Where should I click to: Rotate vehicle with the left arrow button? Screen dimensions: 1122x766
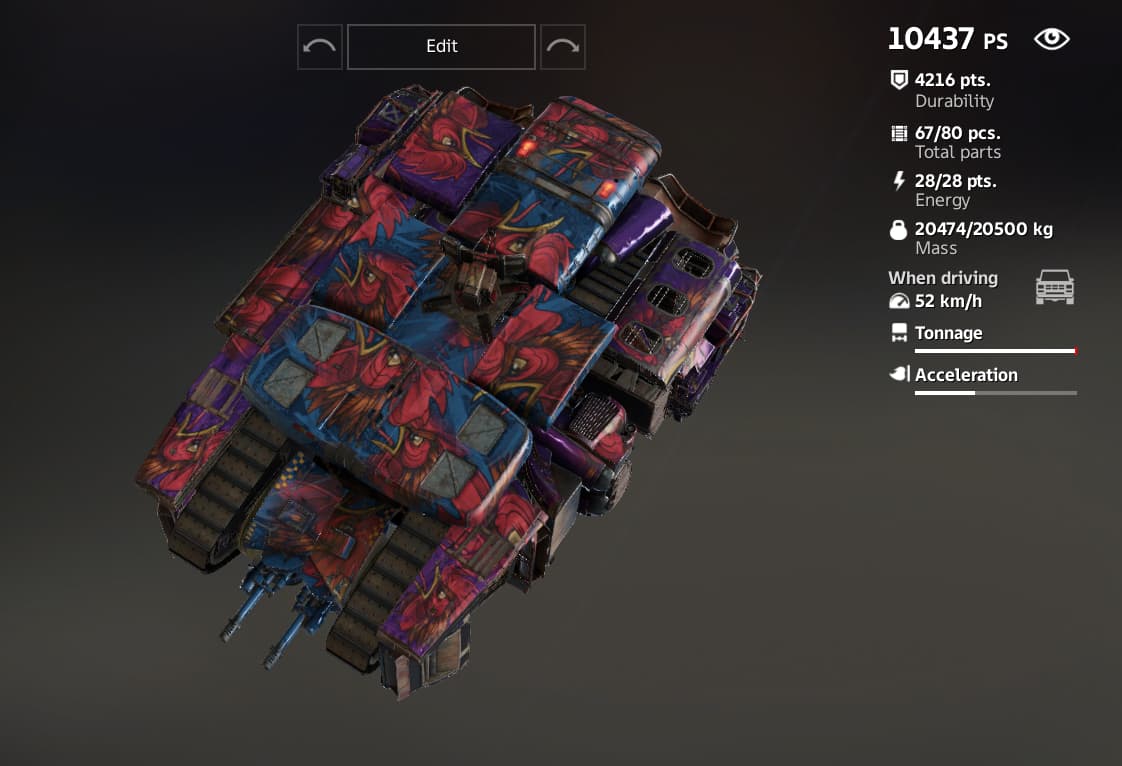(320, 47)
